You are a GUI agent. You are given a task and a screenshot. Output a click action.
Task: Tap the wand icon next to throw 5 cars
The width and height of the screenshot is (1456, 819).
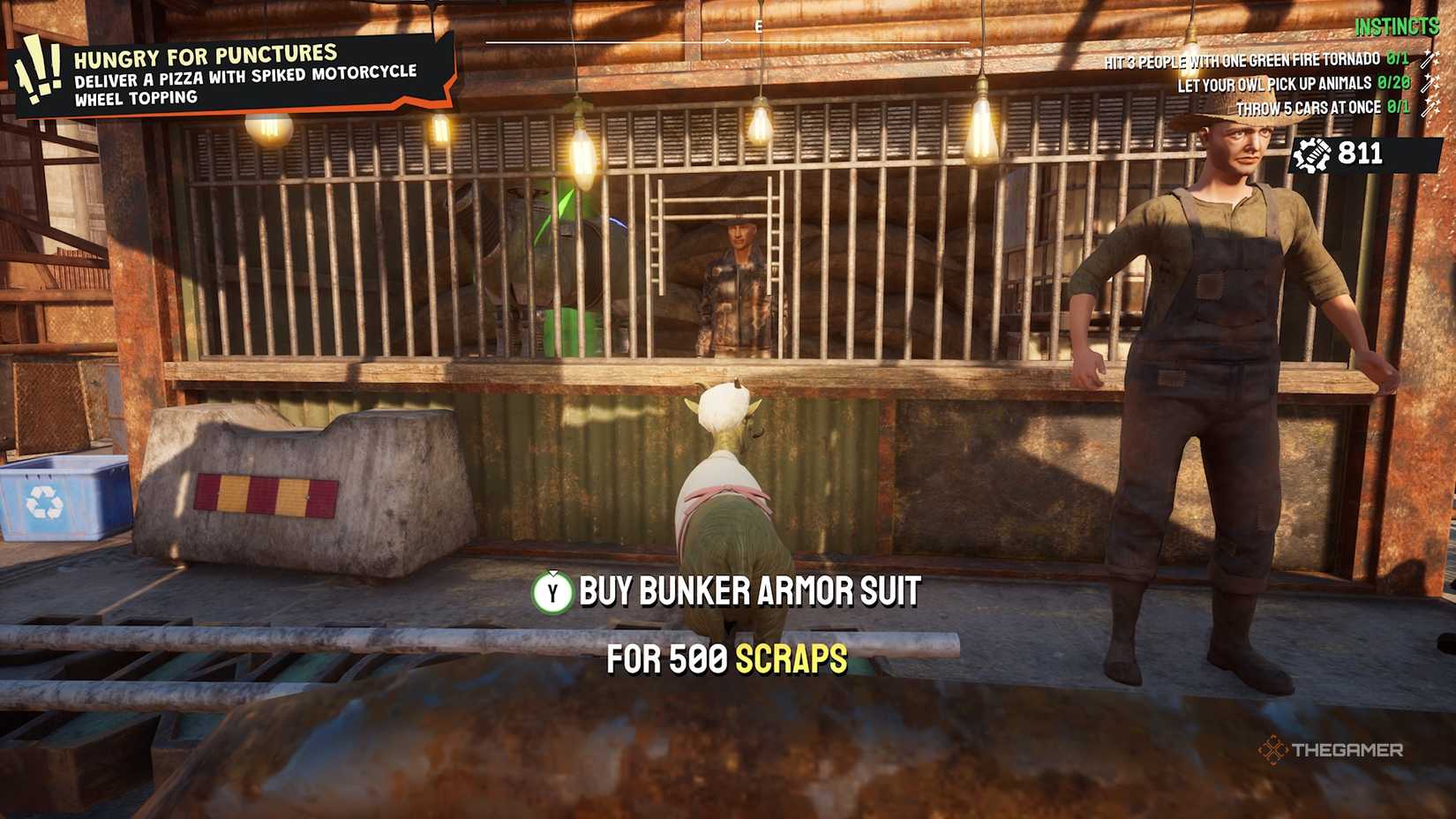point(1428,106)
